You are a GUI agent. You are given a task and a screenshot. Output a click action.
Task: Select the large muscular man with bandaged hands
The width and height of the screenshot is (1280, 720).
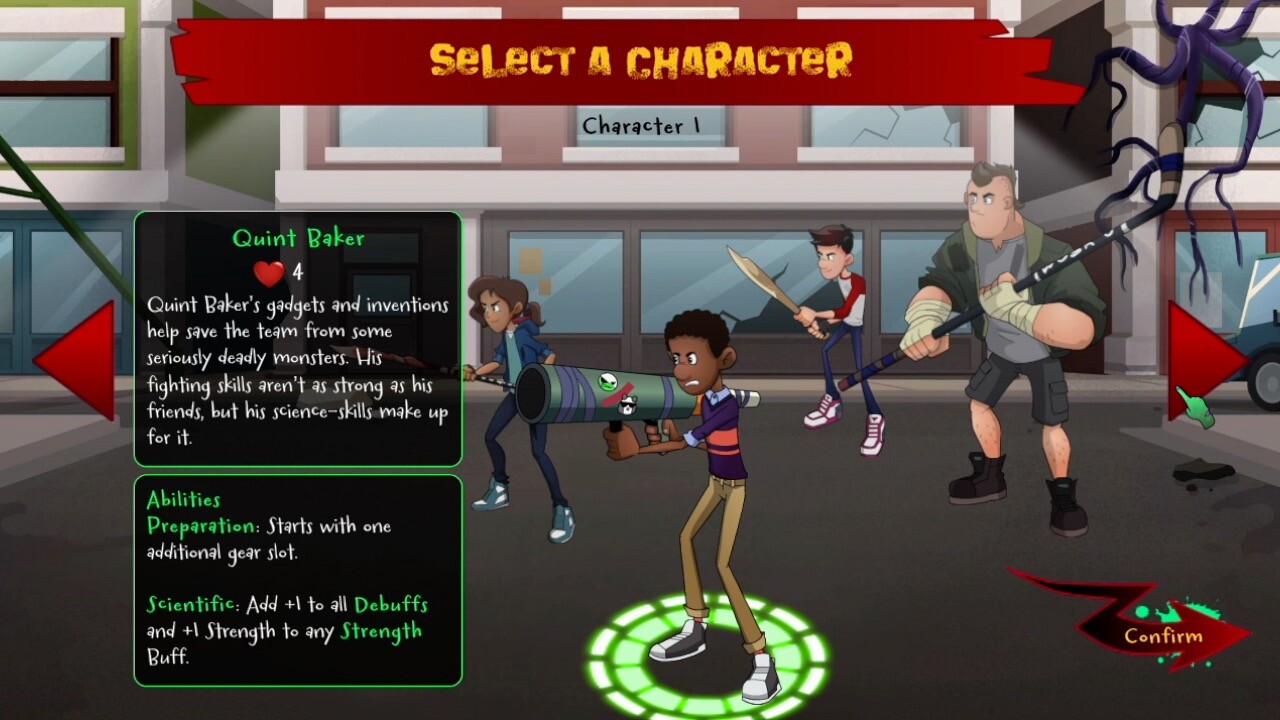pos(1010,330)
